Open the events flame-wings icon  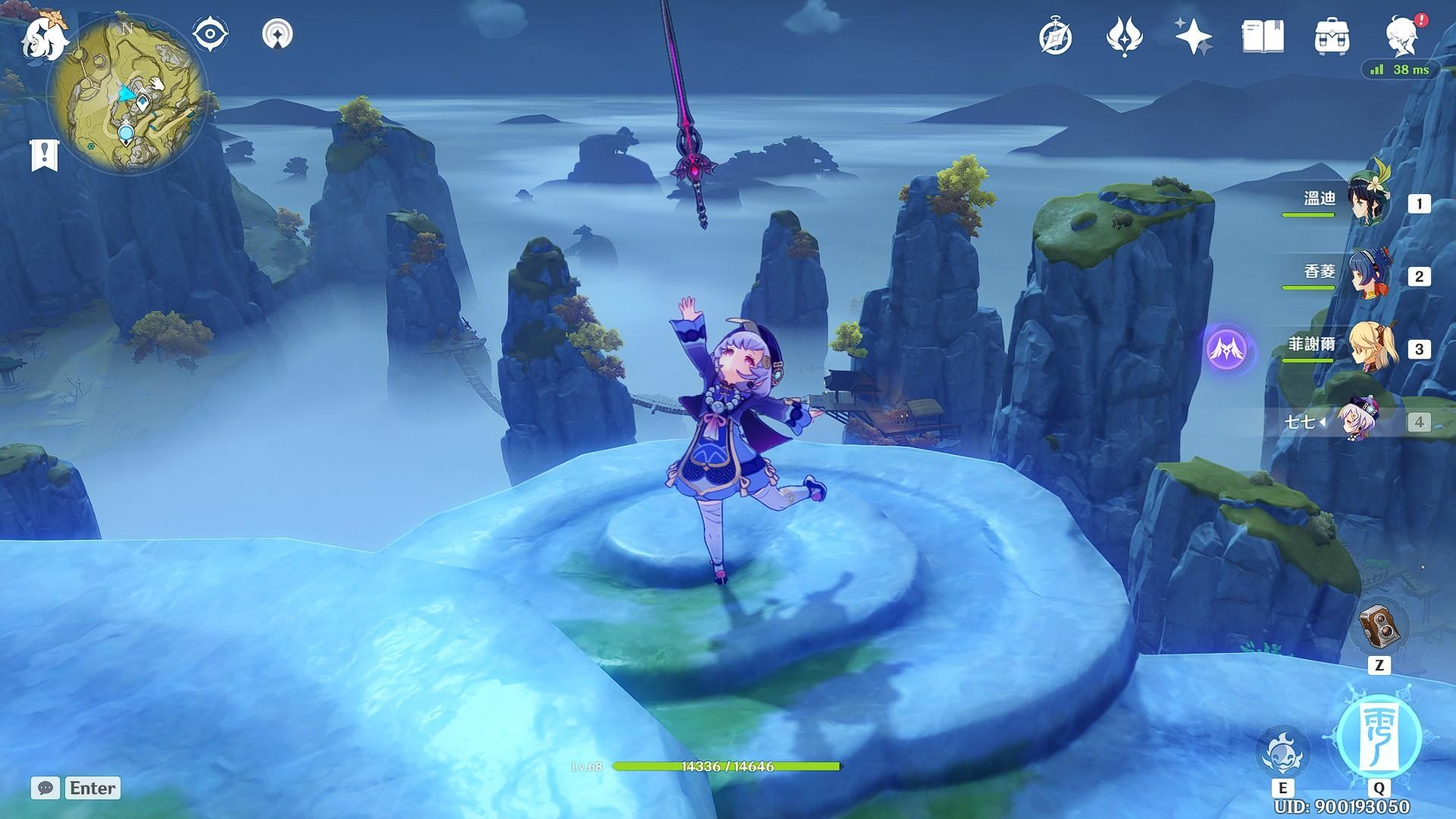tap(1124, 36)
